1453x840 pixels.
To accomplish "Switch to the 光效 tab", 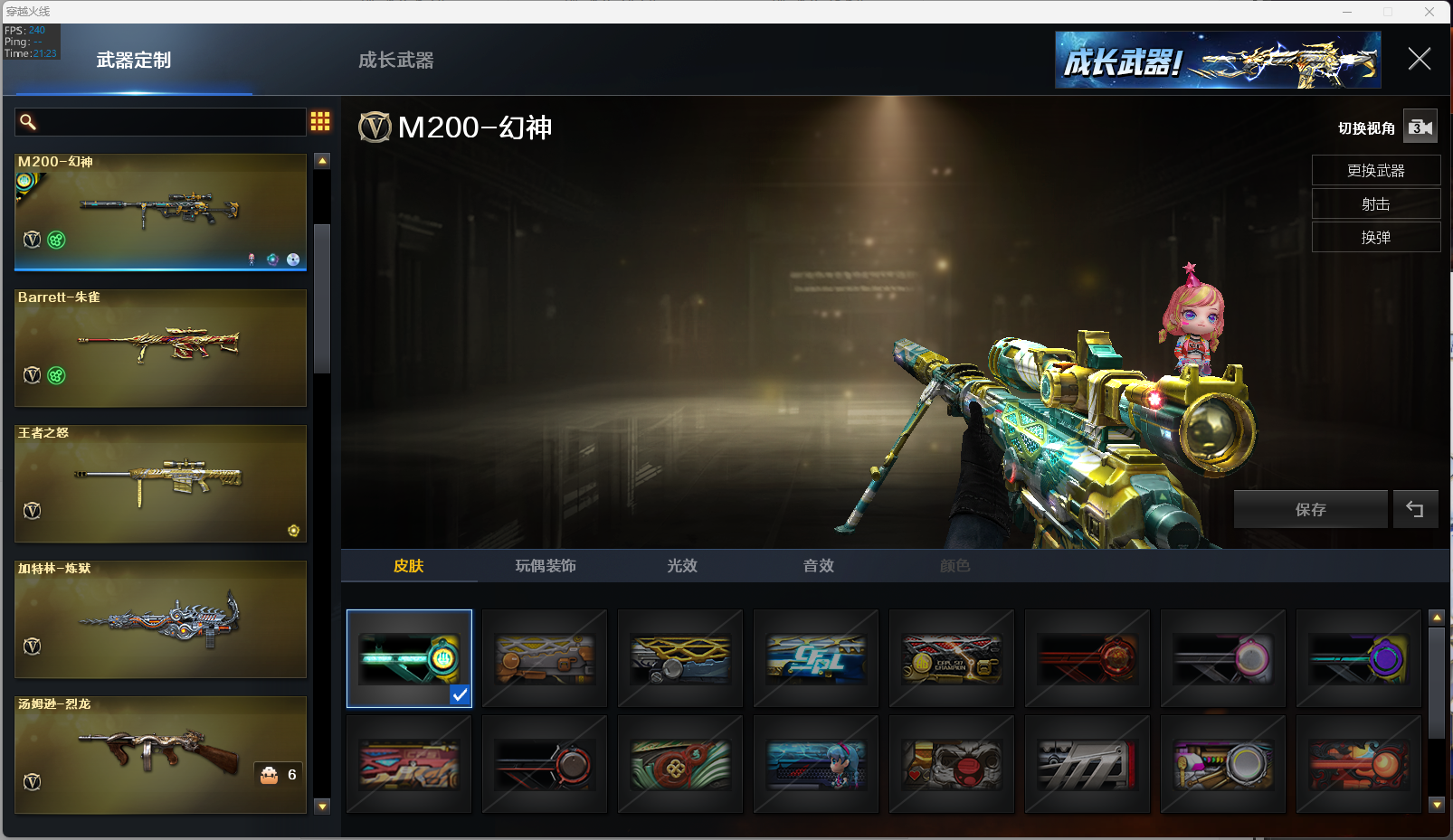I will (x=682, y=566).
